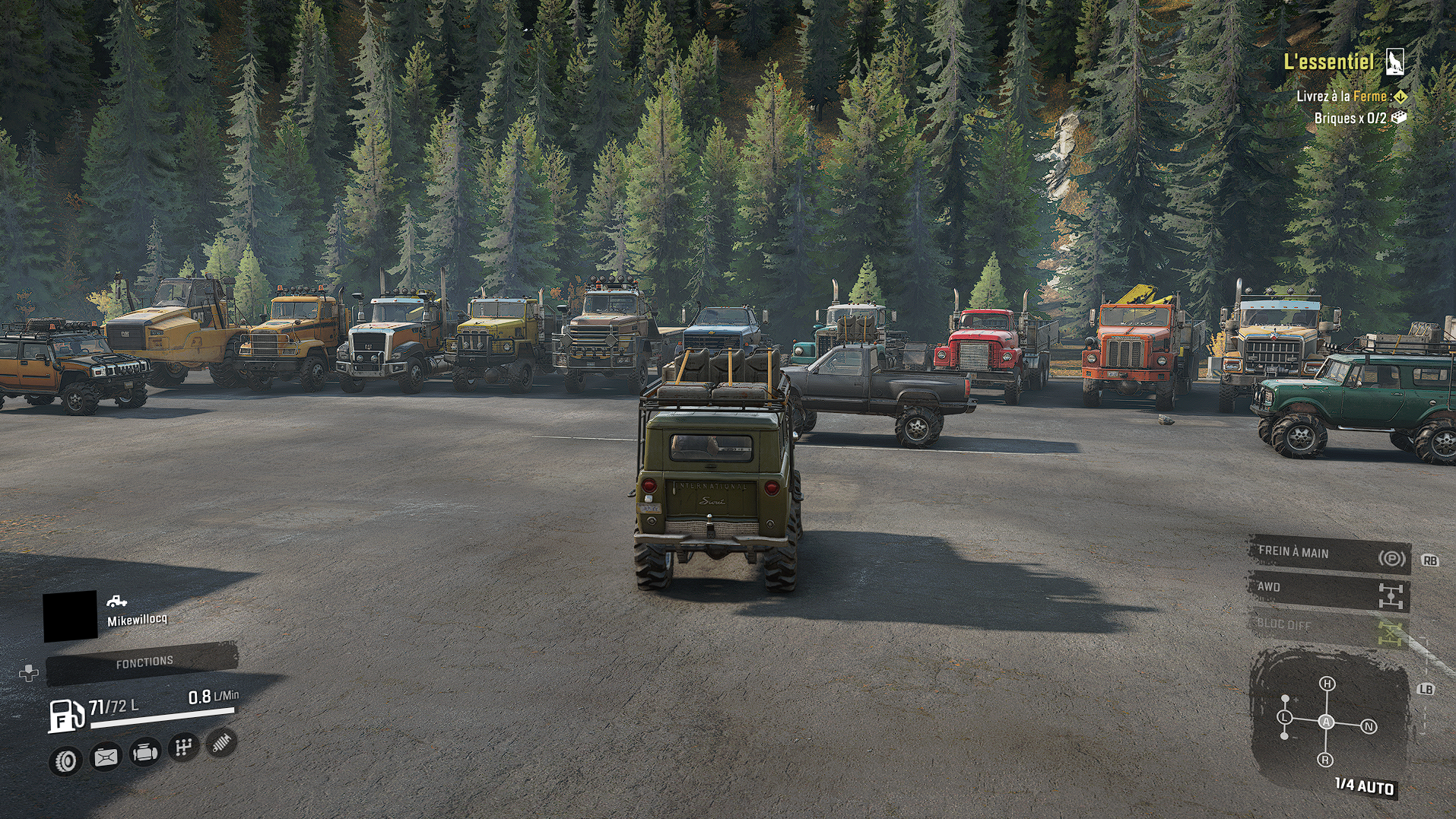Click the fuel pump icon
This screenshot has height=819, width=1456.
(66, 715)
